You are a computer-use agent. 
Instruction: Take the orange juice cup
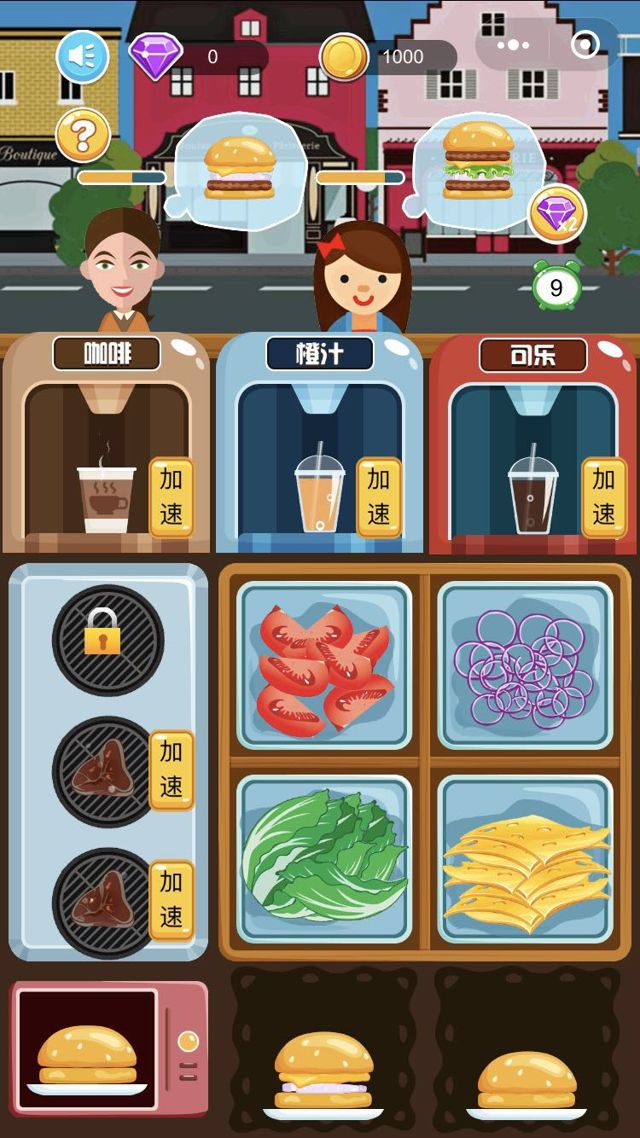(320, 495)
